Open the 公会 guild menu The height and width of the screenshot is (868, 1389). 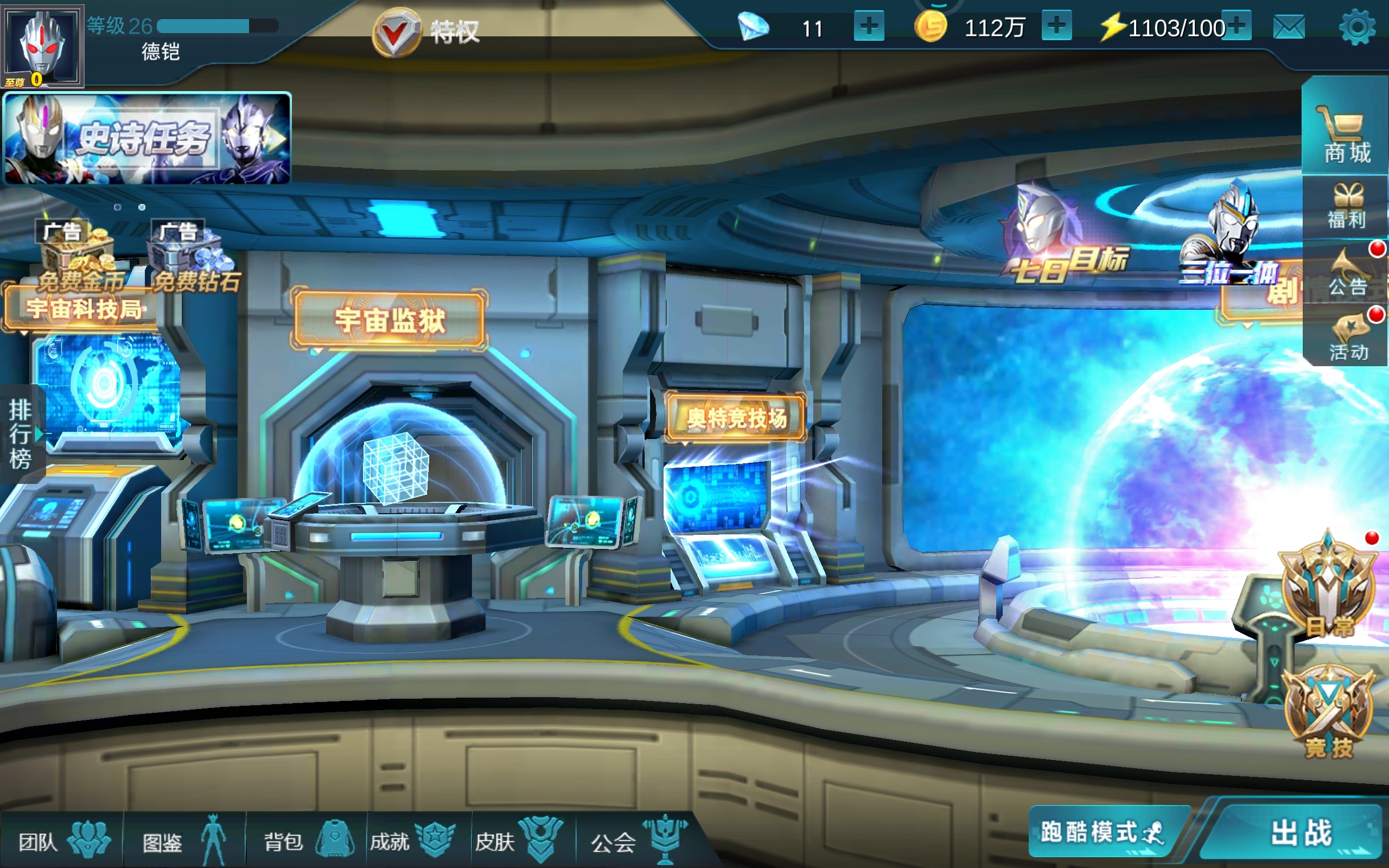coord(638,841)
